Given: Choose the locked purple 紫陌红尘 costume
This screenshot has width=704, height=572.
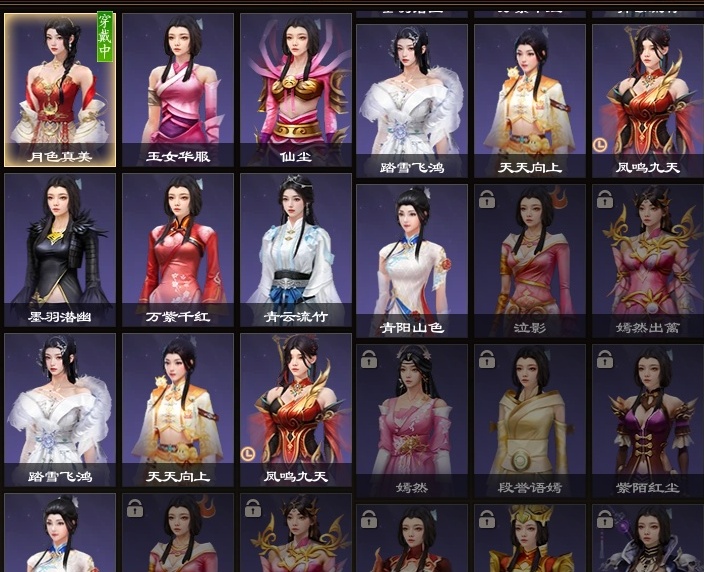Looking at the screenshot, I should pos(647,420).
